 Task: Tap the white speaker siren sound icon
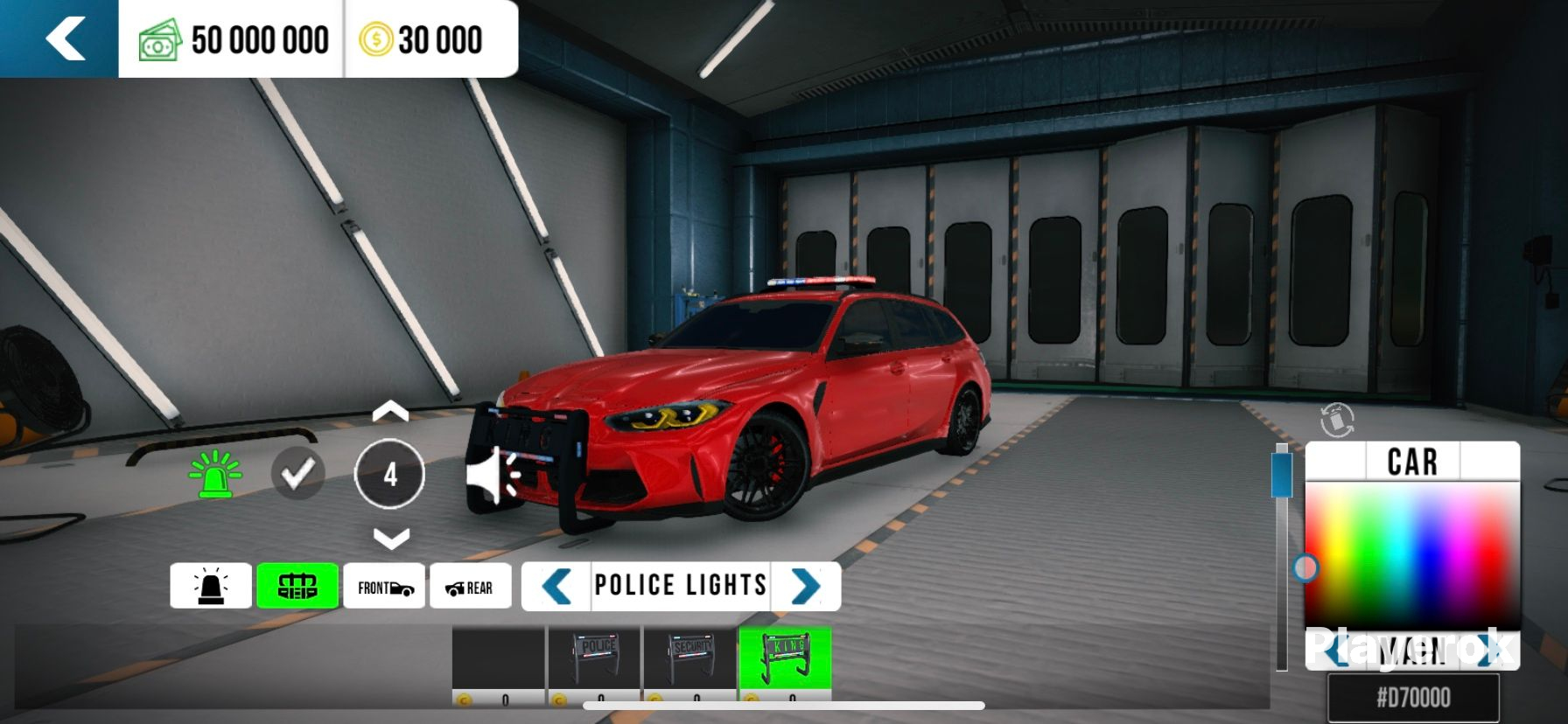point(493,477)
